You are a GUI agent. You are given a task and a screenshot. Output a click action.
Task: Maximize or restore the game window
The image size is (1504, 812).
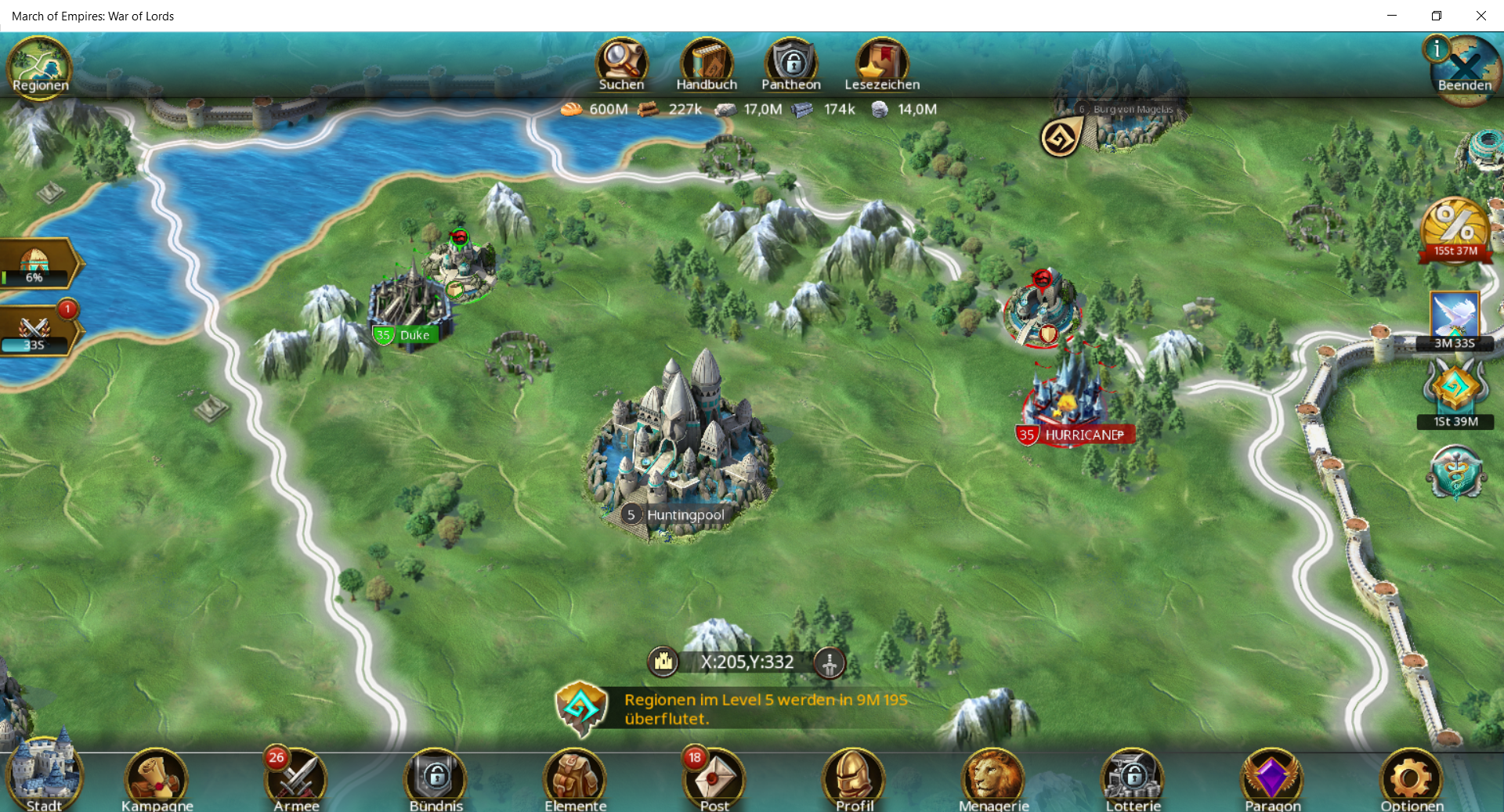(x=1437, y=16)
